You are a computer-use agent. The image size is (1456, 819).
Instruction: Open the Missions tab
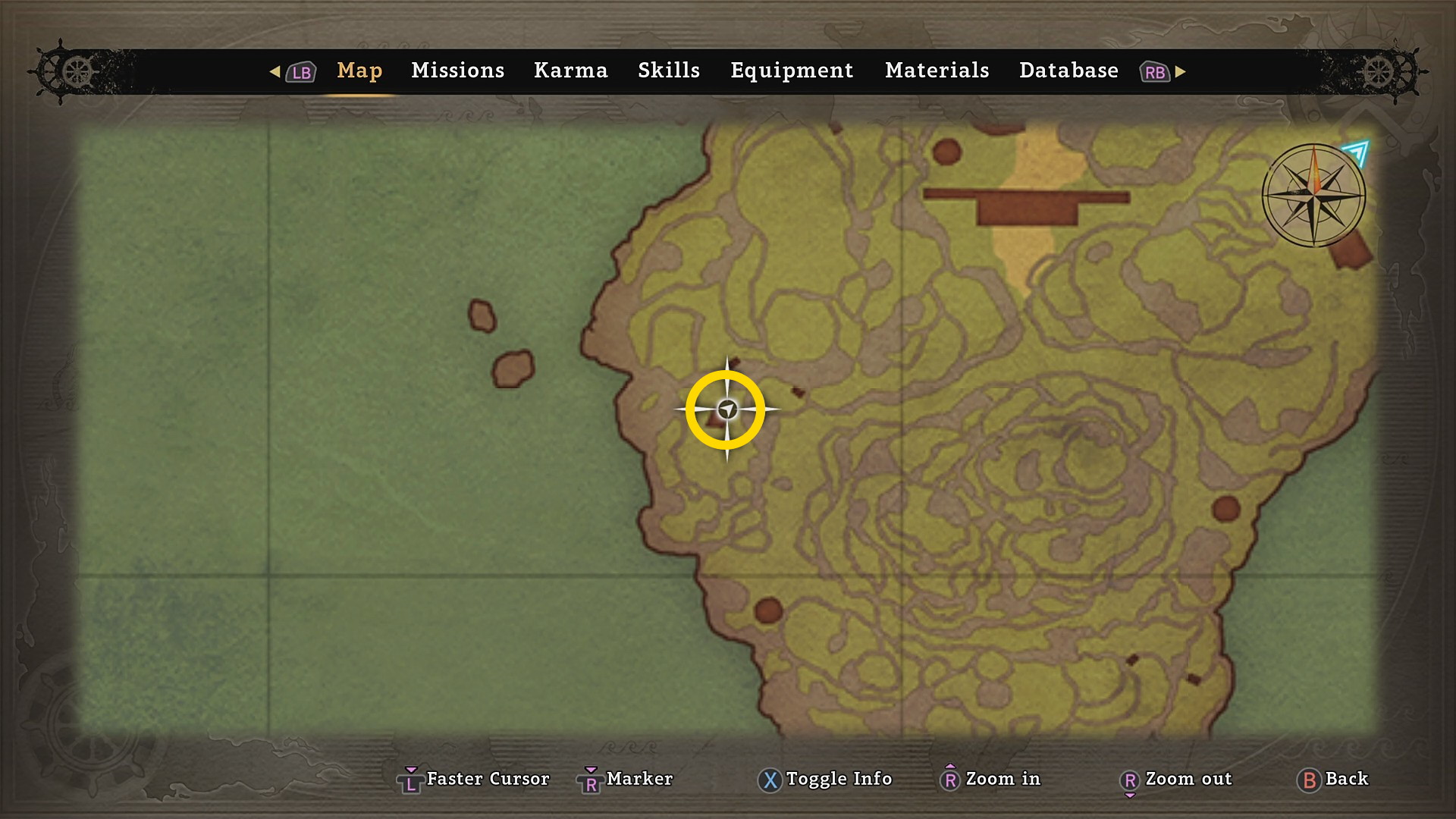pyautogui.click(x=457, y=71)
